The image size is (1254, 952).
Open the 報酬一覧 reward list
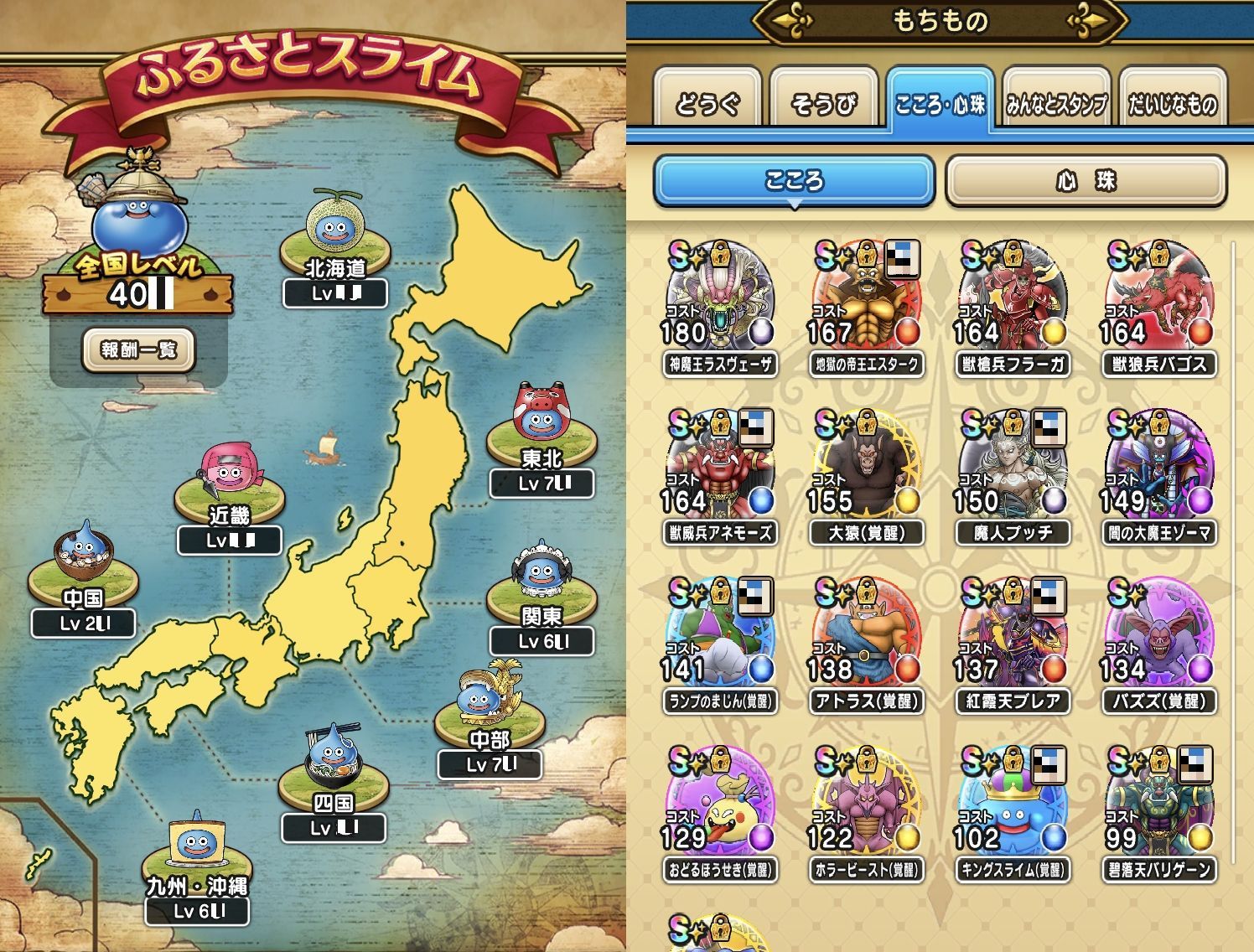coord(138,349)
